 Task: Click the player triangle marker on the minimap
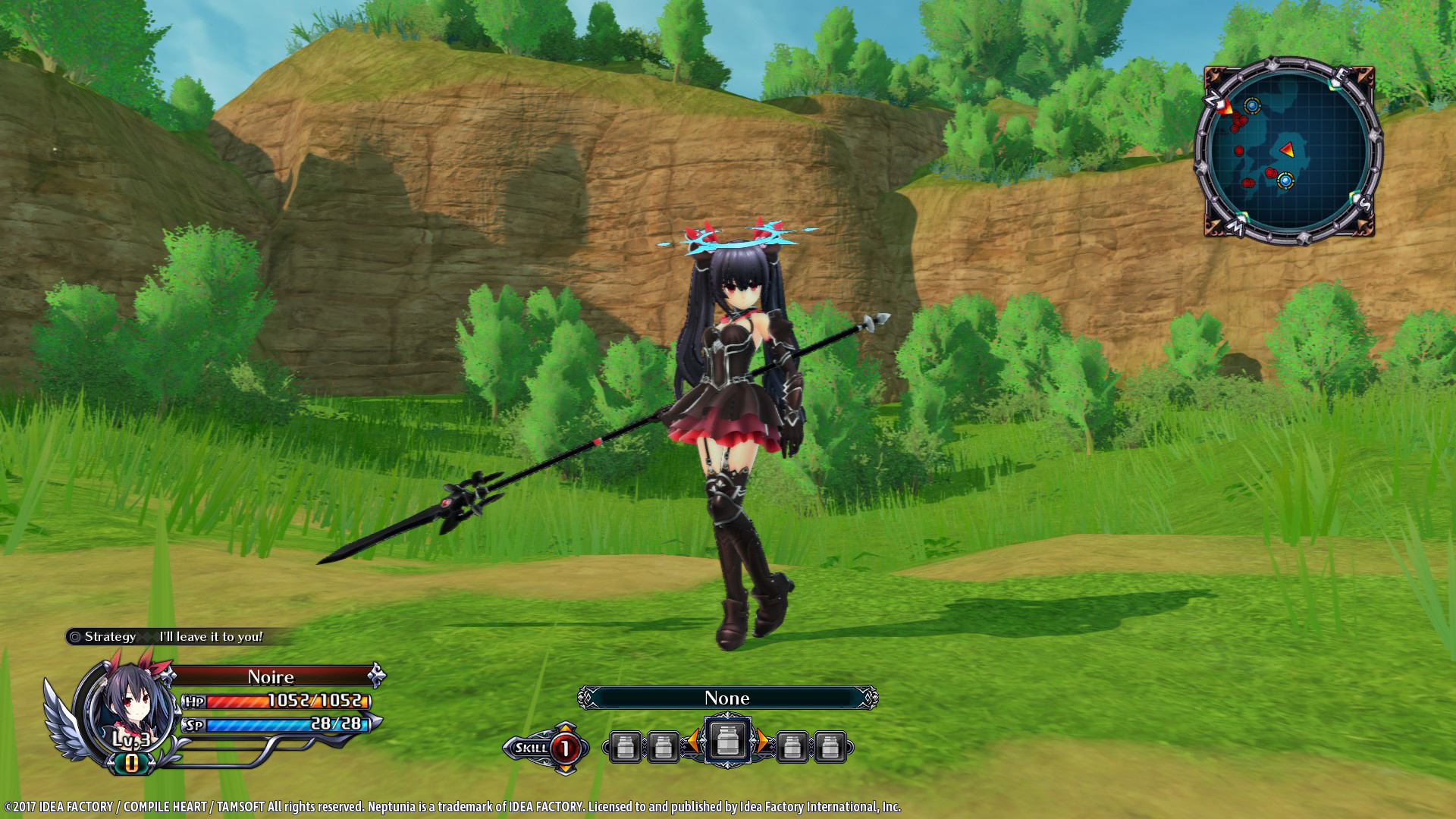1288,149
